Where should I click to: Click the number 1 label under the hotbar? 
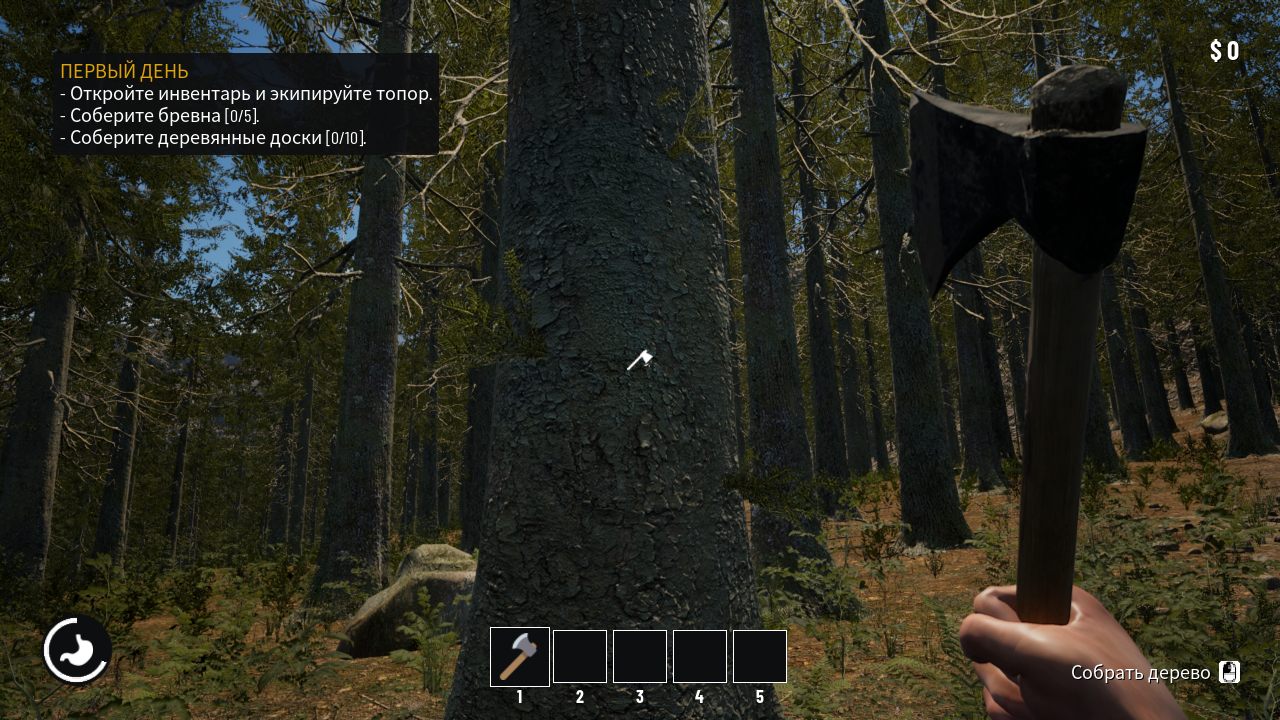point(519,697)
